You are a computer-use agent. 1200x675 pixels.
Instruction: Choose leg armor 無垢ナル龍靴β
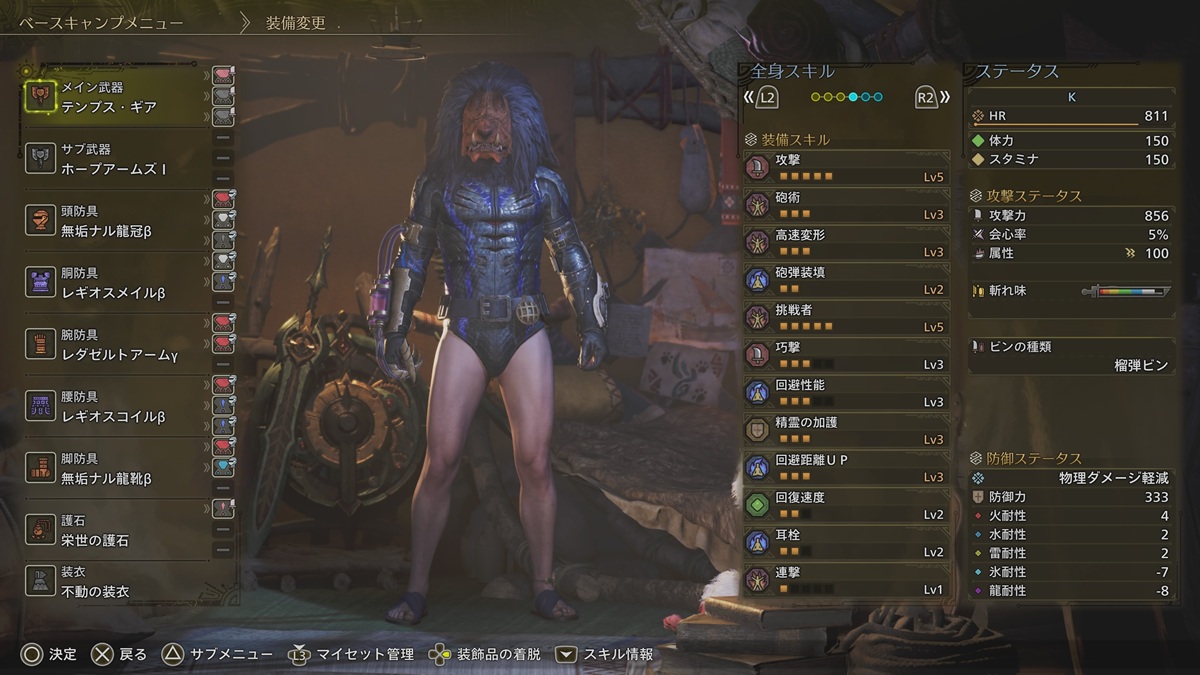point(115,470)
